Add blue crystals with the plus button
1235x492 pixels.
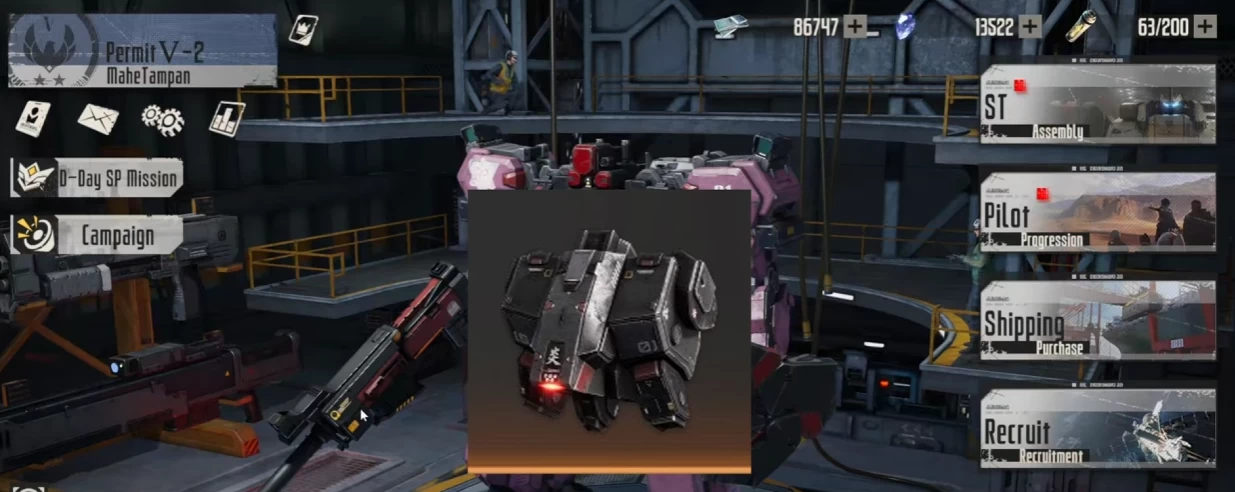tap(1029, 27)
